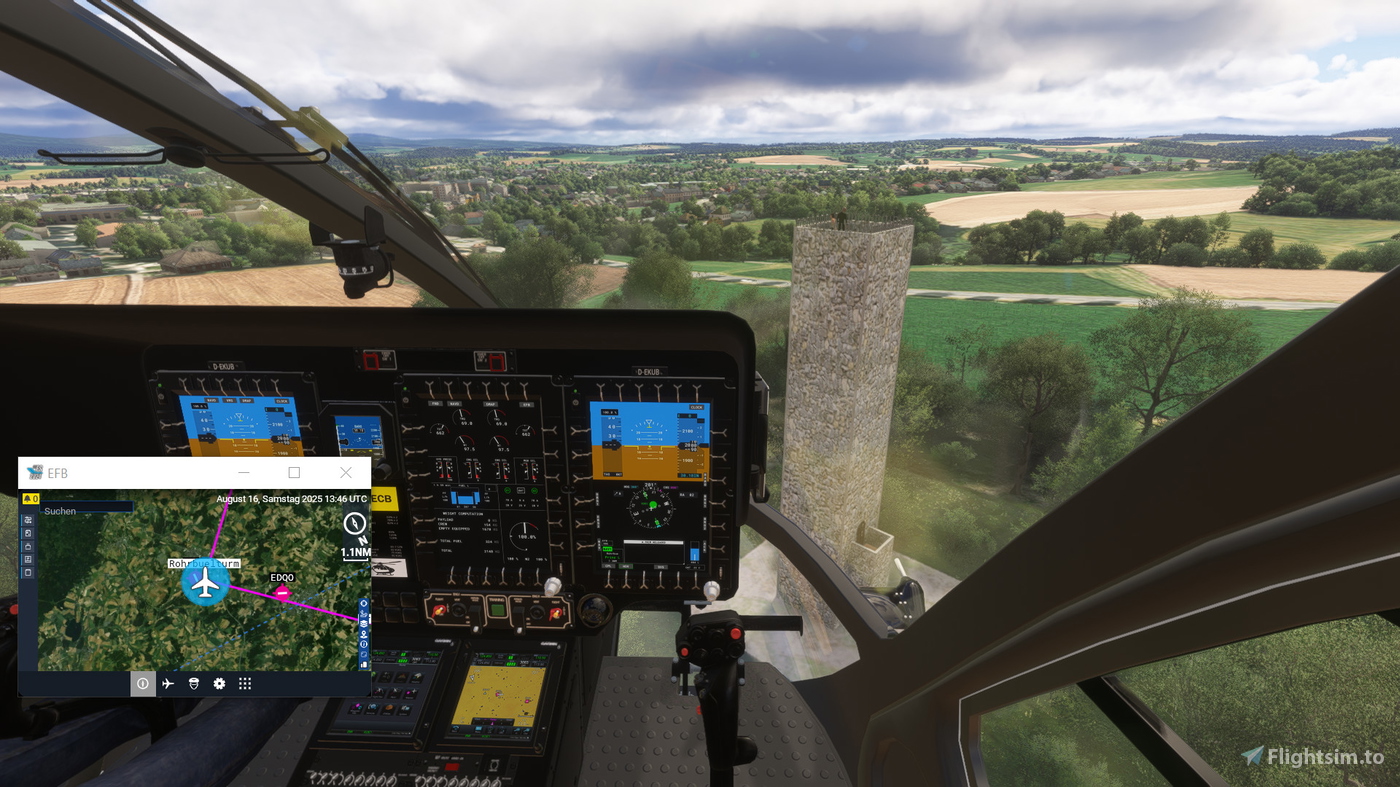Select the info icon in the bottom EFB toolbar
Viewport: 1400px width, 787px height.
[x=143, y=683]
